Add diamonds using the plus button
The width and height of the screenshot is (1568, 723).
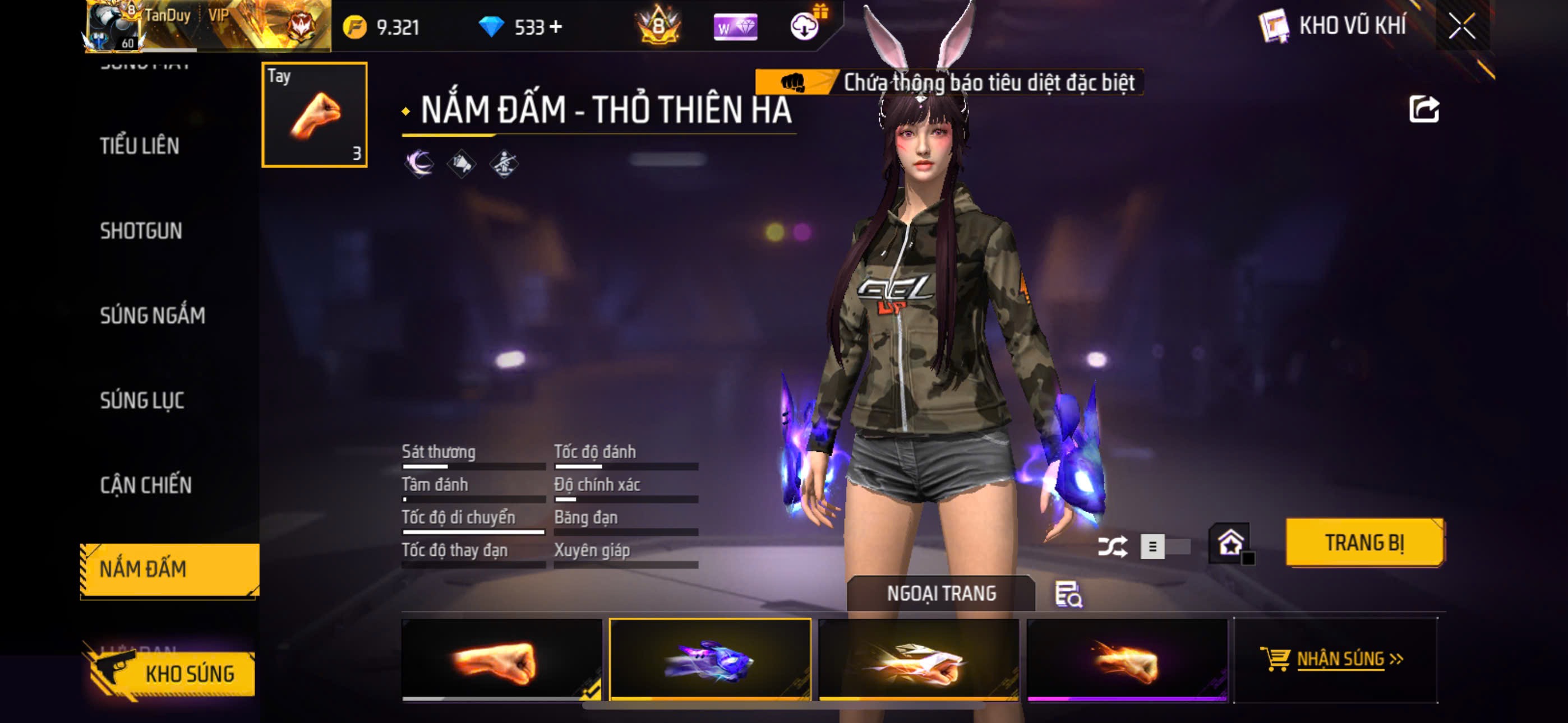pos(555,27)
